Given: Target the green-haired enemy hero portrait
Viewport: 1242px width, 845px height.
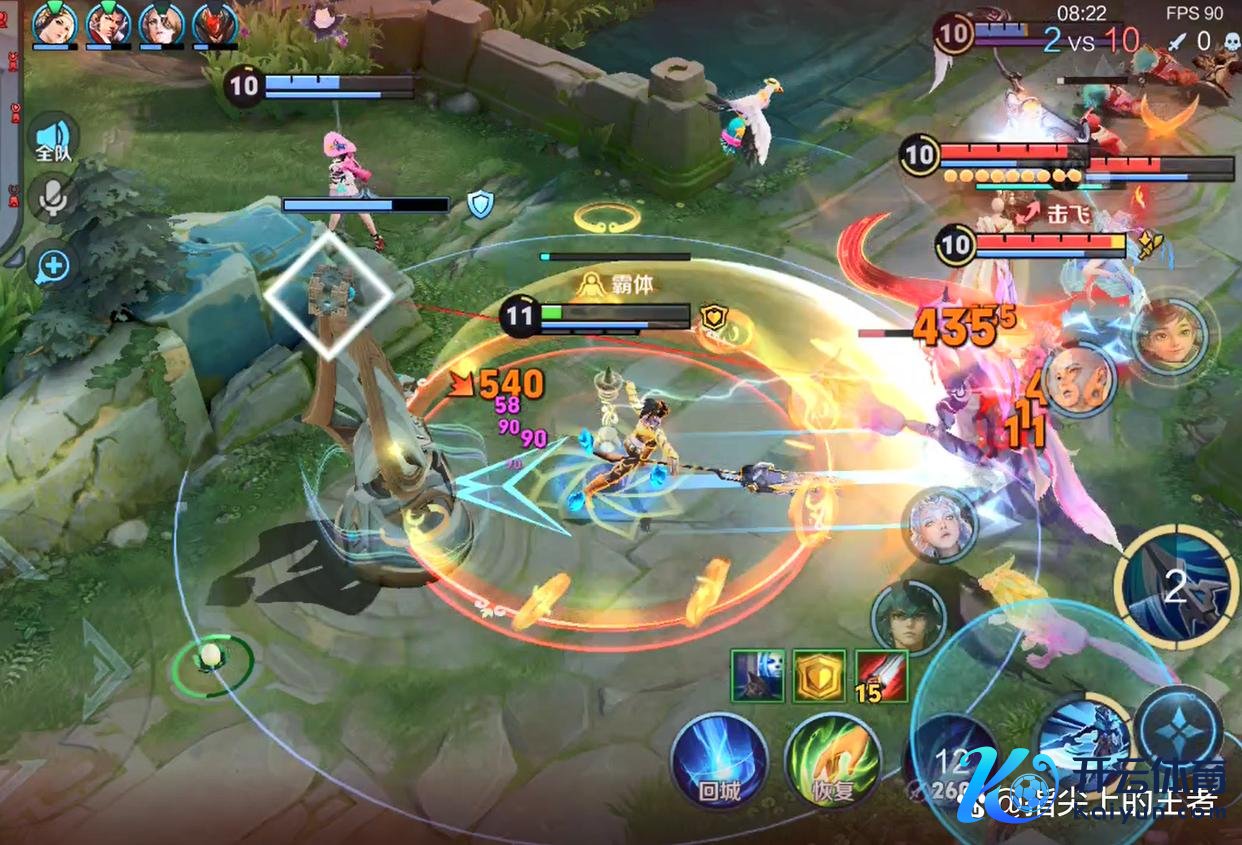Looking at the screenshot, I should (908, 618).
